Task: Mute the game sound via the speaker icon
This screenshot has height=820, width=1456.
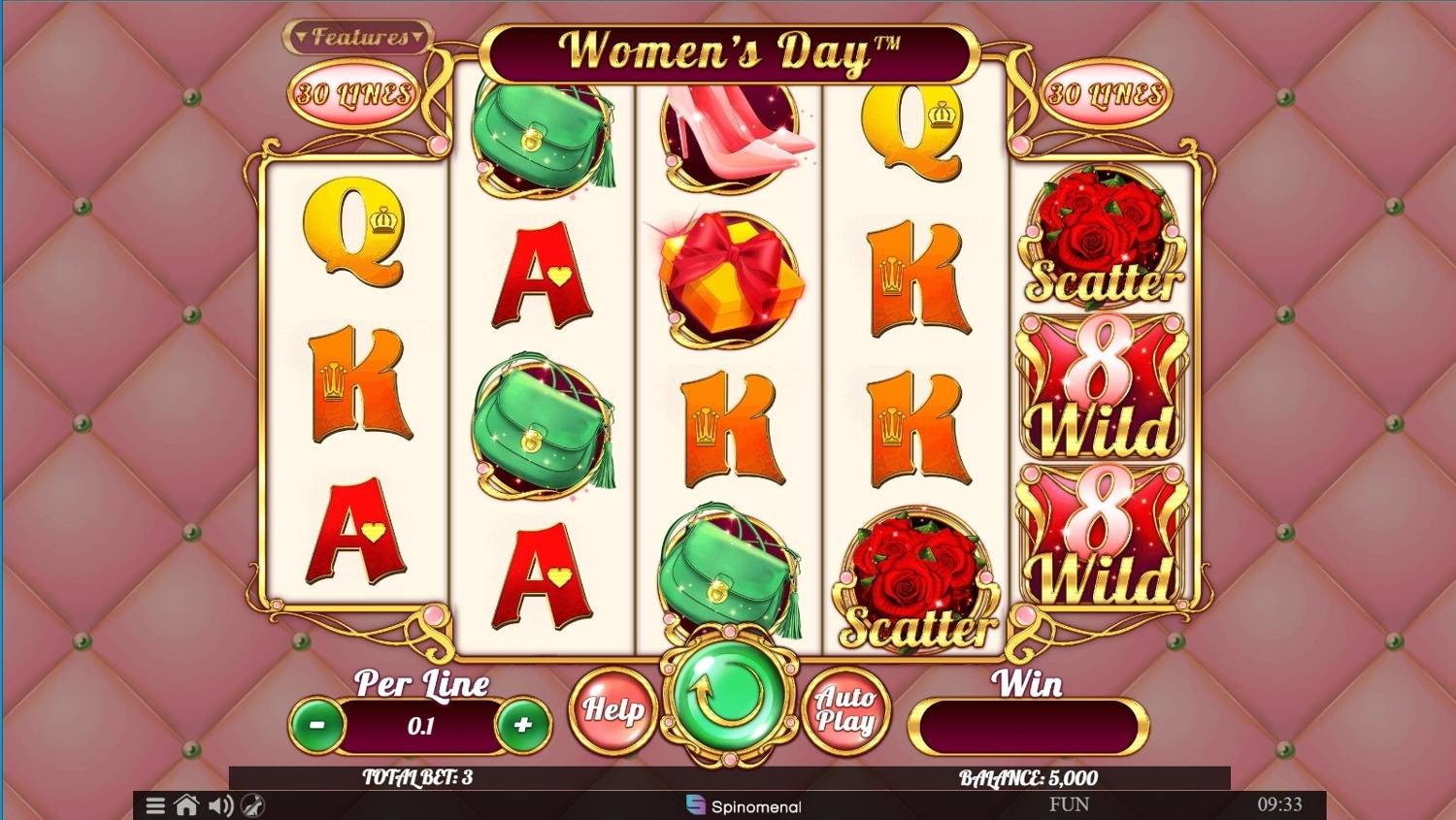Action: point(220,805)
